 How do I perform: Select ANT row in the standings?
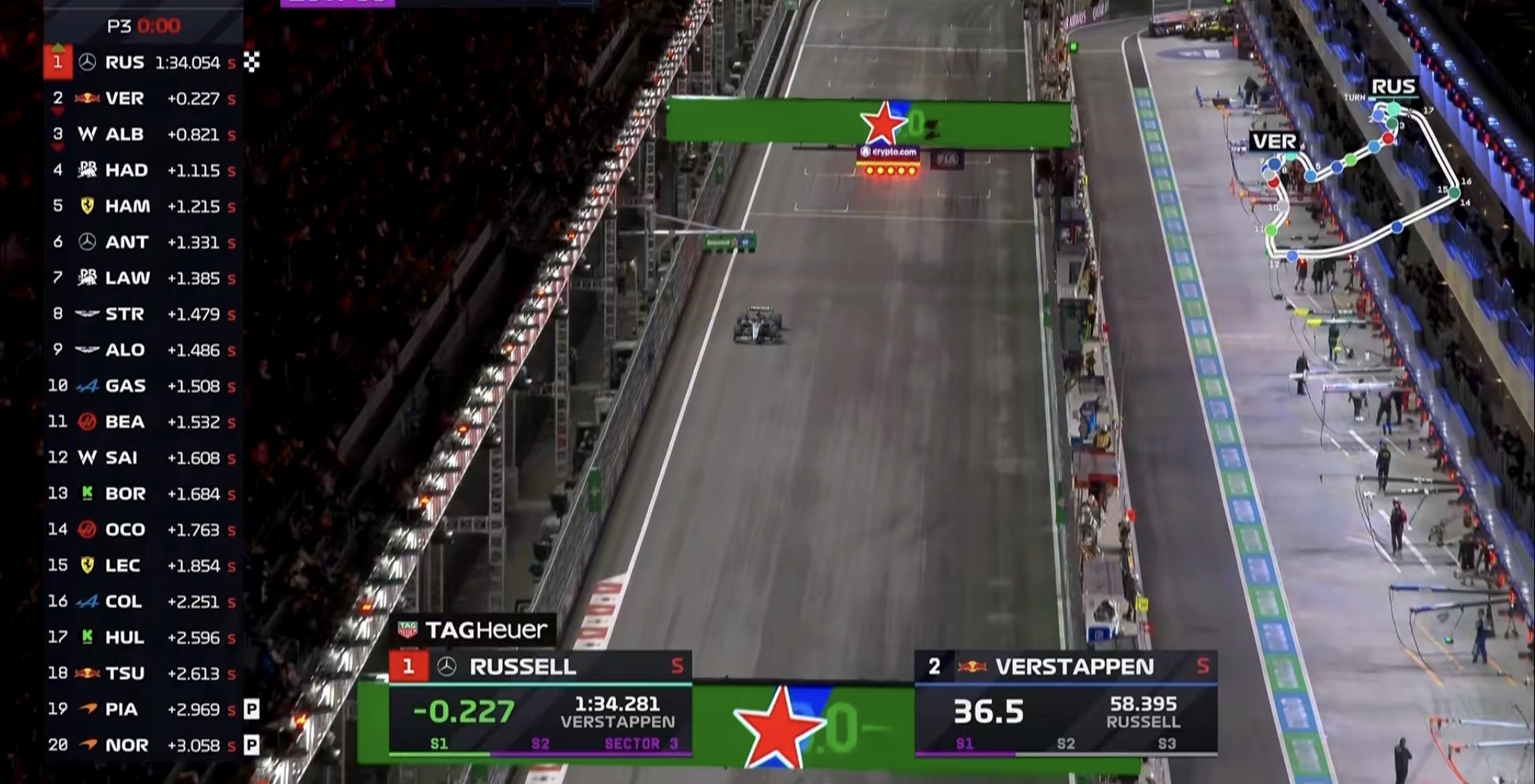[x=143, y=242]
